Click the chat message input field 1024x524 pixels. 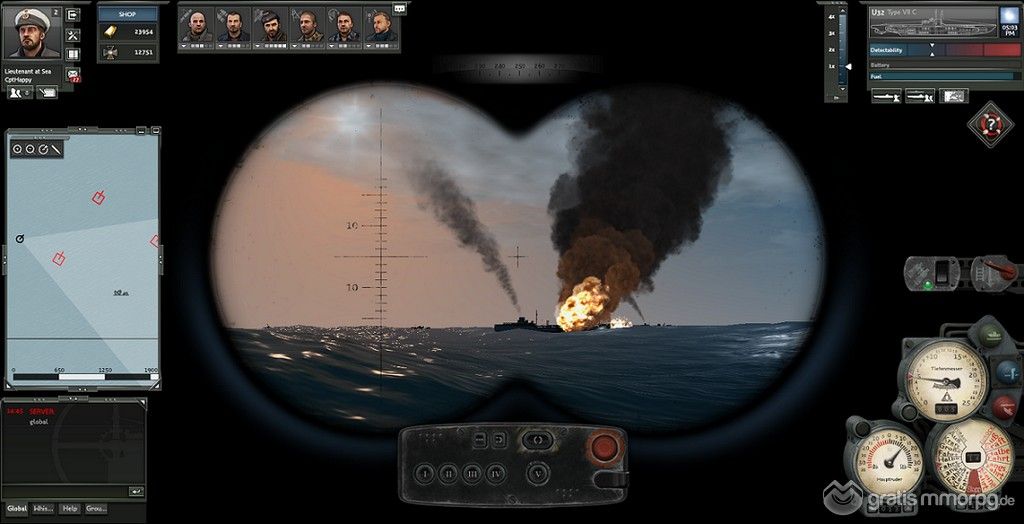64,491
